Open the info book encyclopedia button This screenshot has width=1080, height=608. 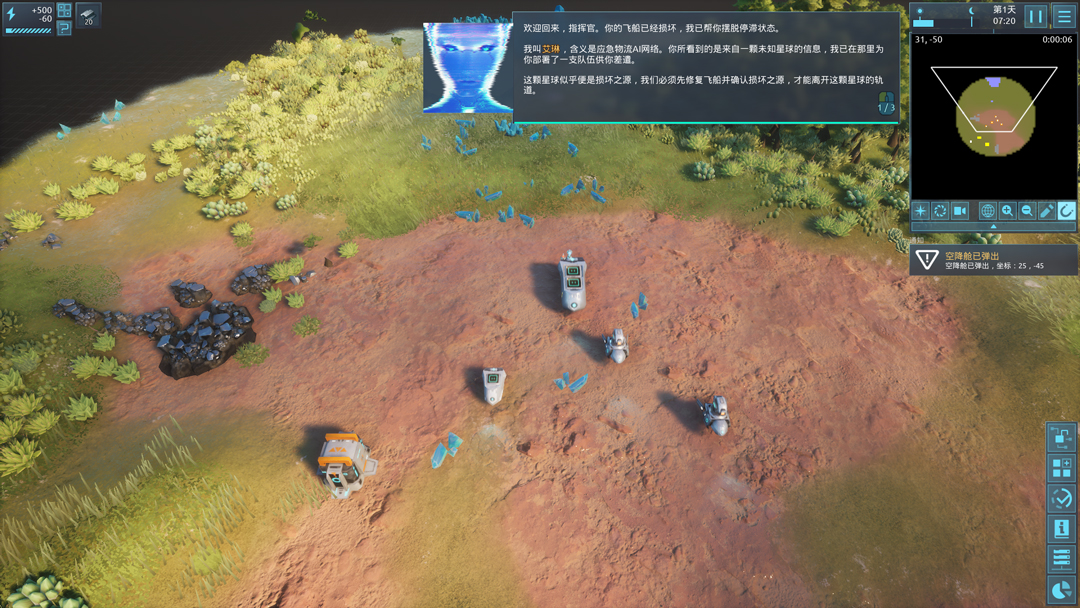tap(1061, 528)
